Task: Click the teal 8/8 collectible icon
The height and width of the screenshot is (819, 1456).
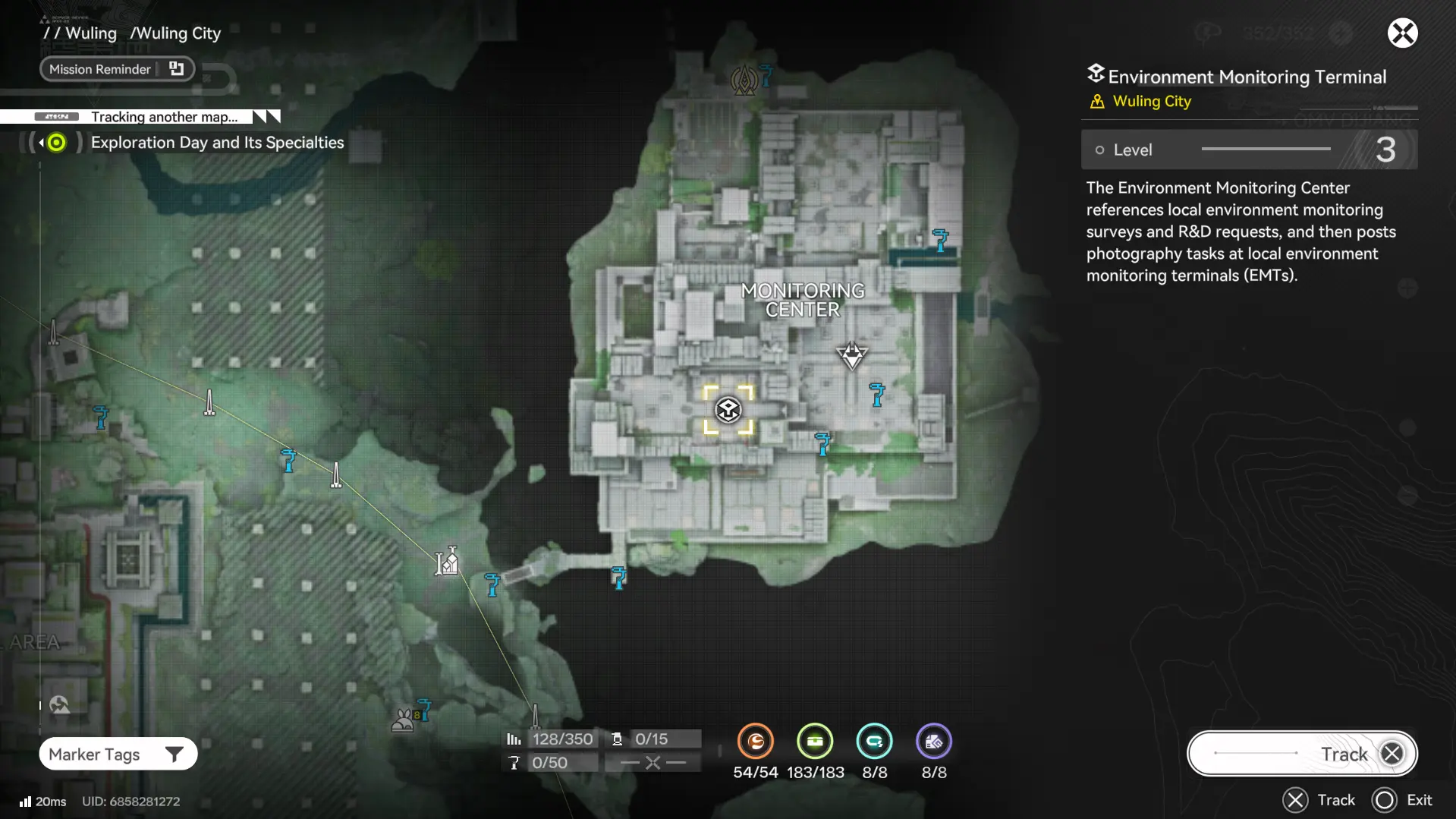Action: pyautogui.click(x=874, y=742)
